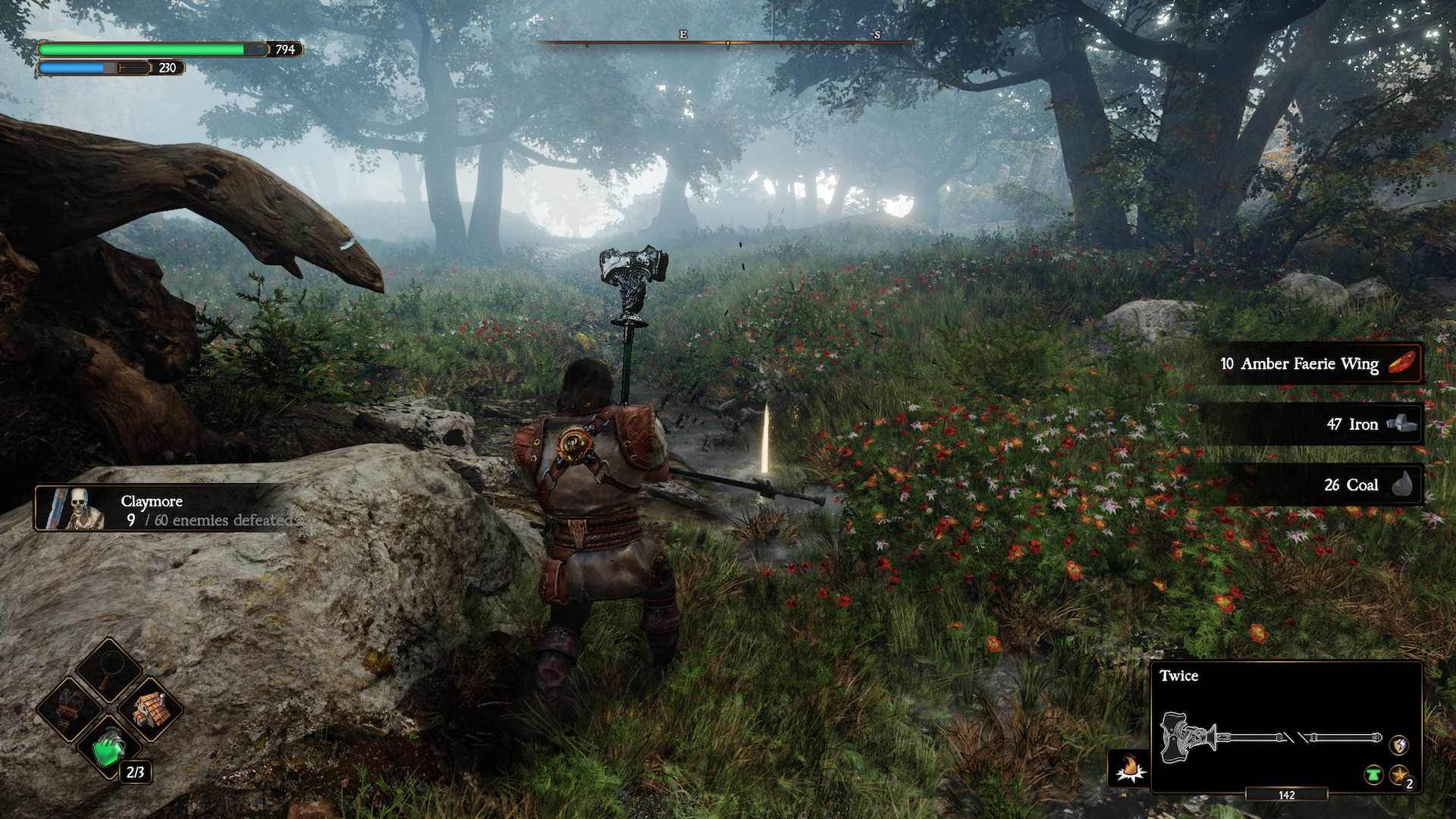Select the house quick slot icon
This screenshot has width=1456, height=819.
click(151, 710)
